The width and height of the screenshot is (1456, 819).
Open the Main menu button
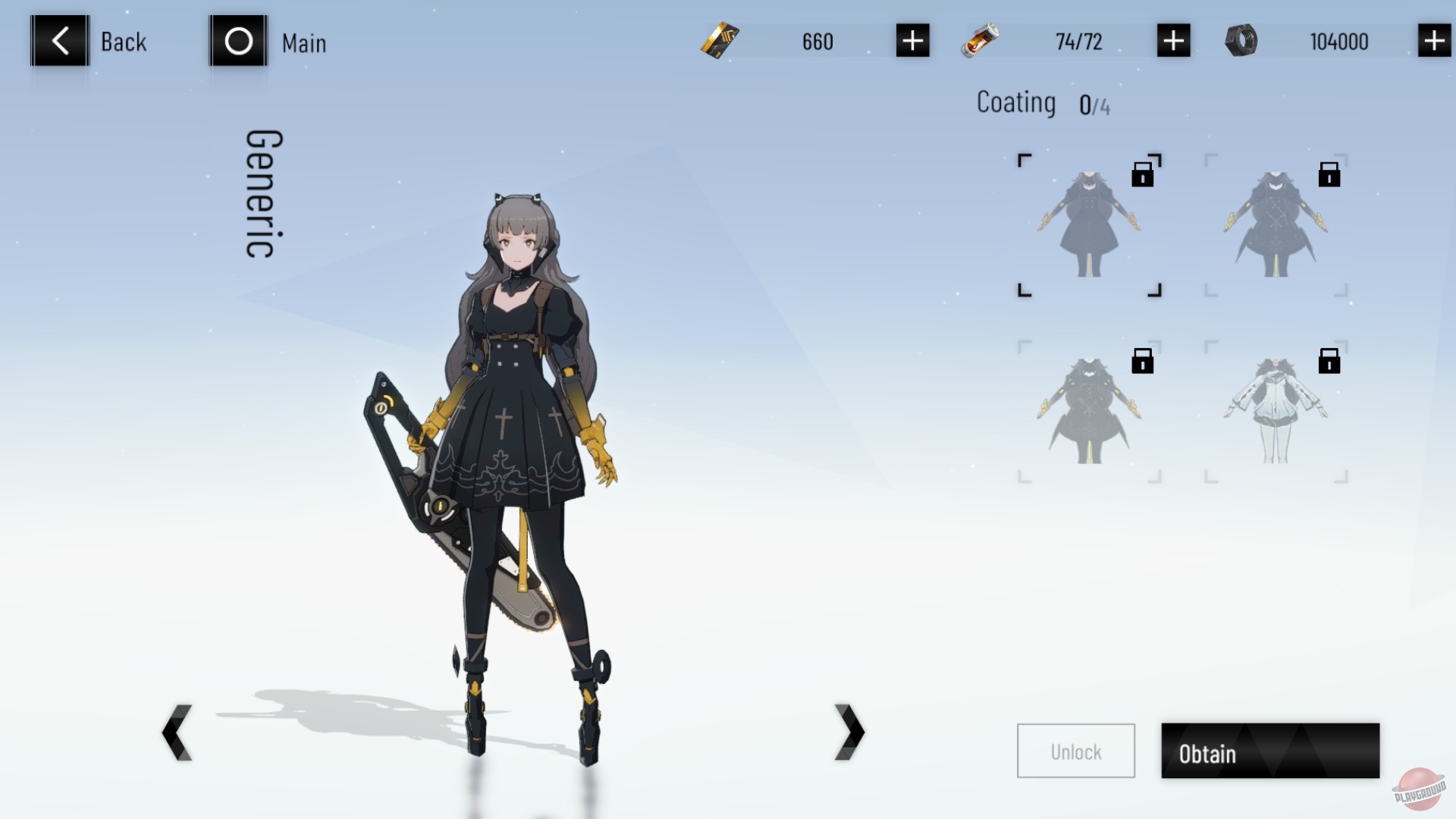tap(238, 42)
